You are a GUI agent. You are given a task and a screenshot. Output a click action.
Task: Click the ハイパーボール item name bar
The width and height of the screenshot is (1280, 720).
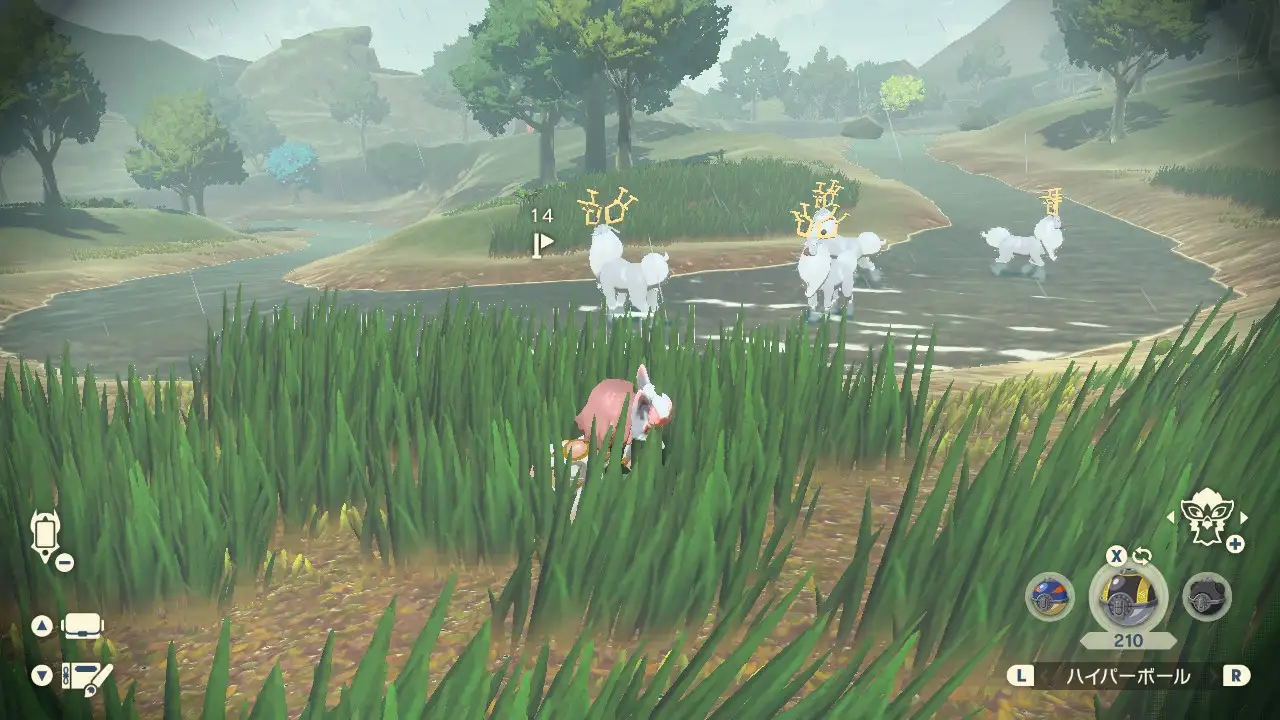click(x=1127, y=677)
